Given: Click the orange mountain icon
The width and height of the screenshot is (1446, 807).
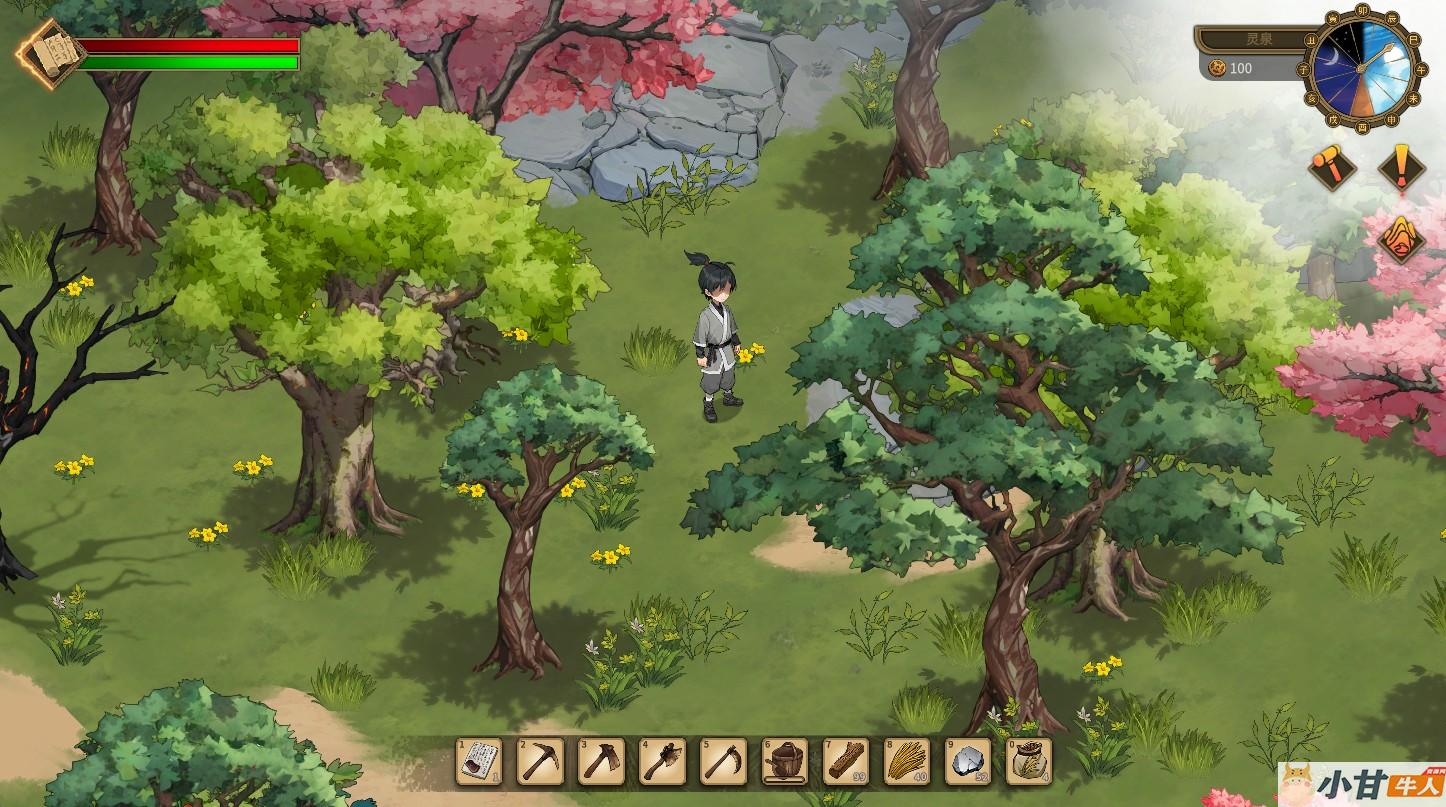Looking at the screenshot, I should [x=1401, y=237].
